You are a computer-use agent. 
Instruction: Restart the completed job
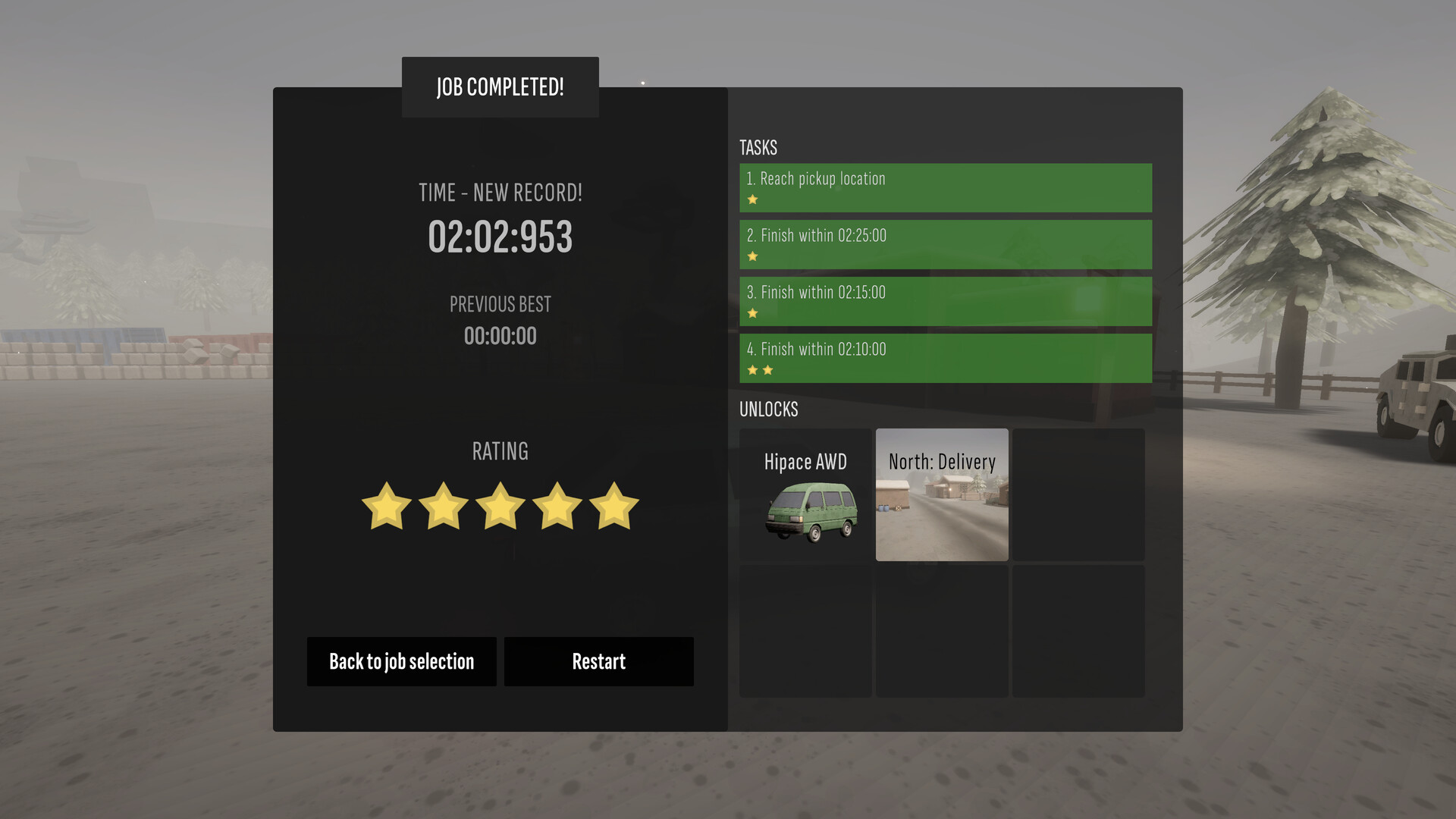pyautogui.click(x=598, y=661)
